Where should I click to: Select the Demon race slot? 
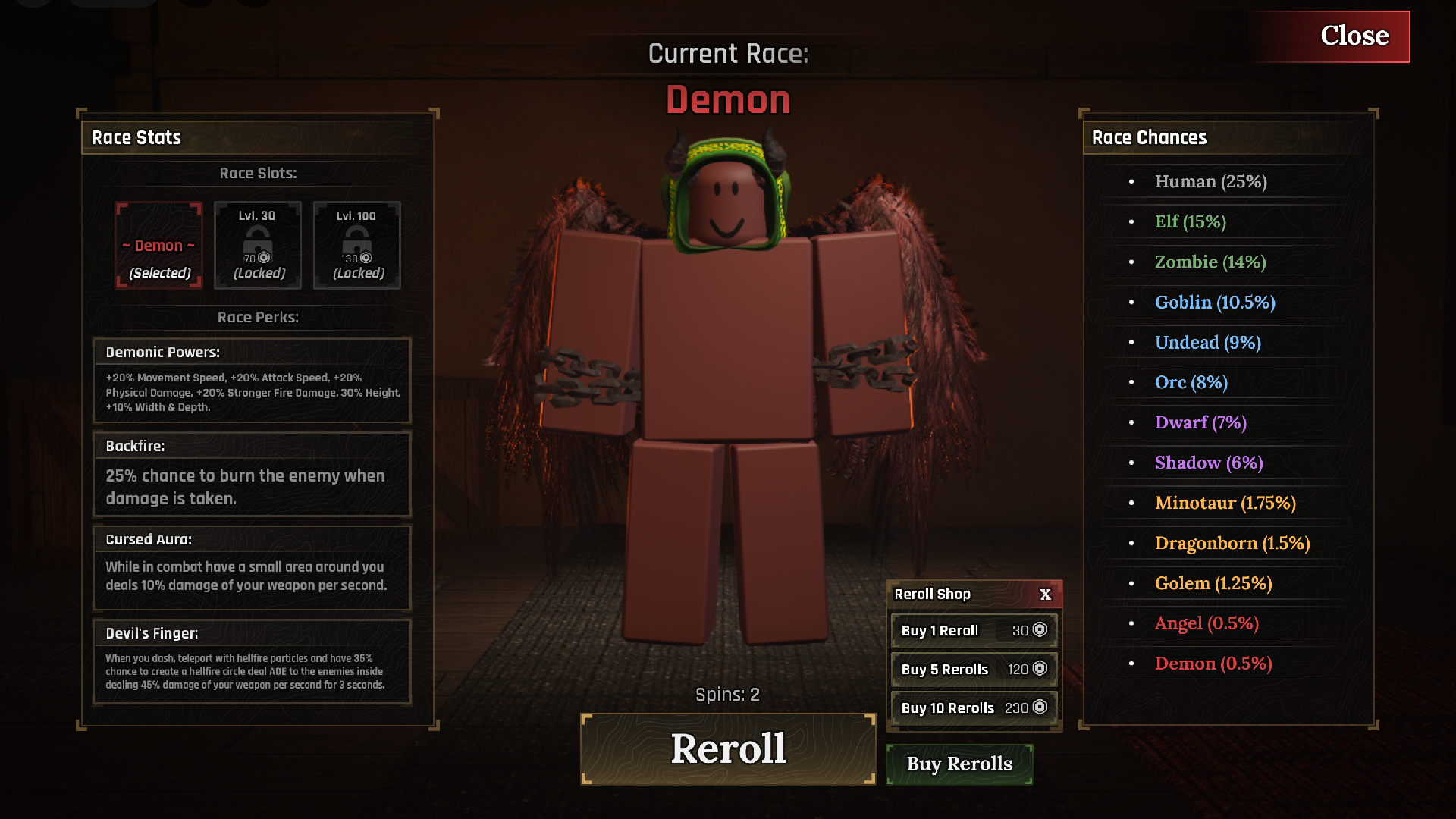158,245
